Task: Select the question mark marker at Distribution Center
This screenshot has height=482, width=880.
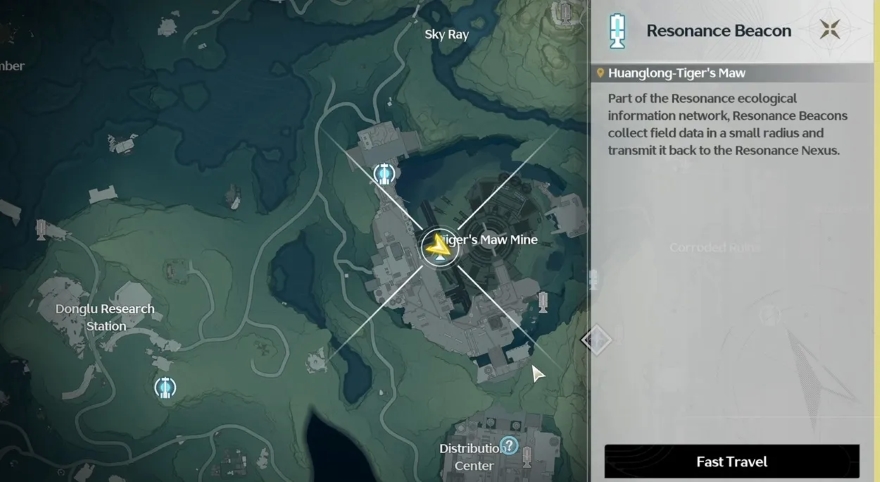Action: point(509,446)
